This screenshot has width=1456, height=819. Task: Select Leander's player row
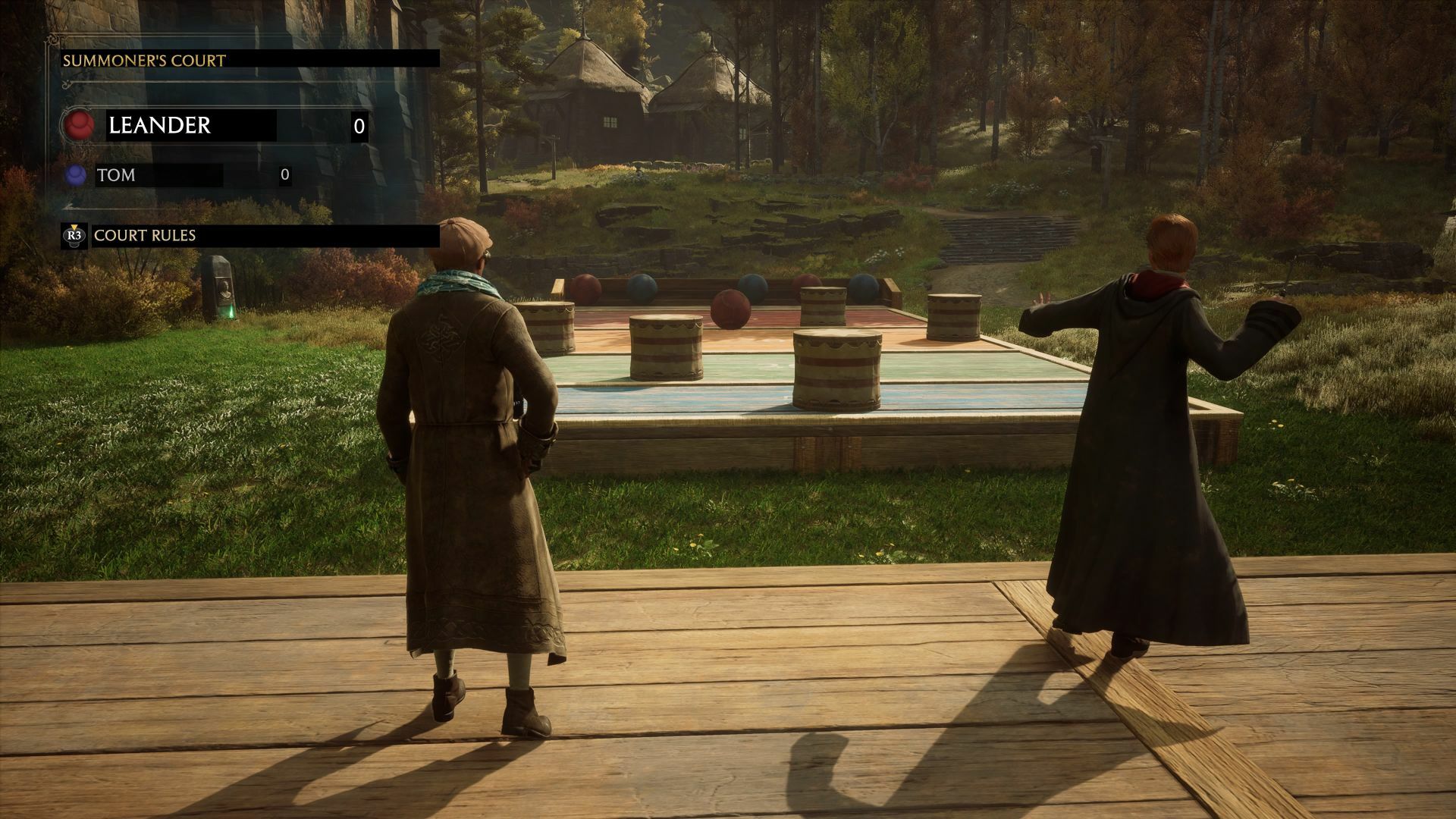190,126
